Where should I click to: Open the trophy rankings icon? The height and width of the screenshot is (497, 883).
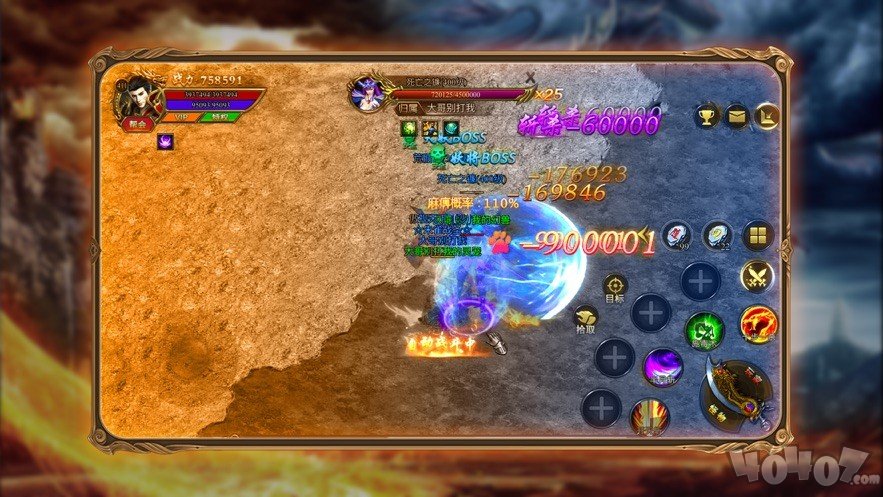707,115
